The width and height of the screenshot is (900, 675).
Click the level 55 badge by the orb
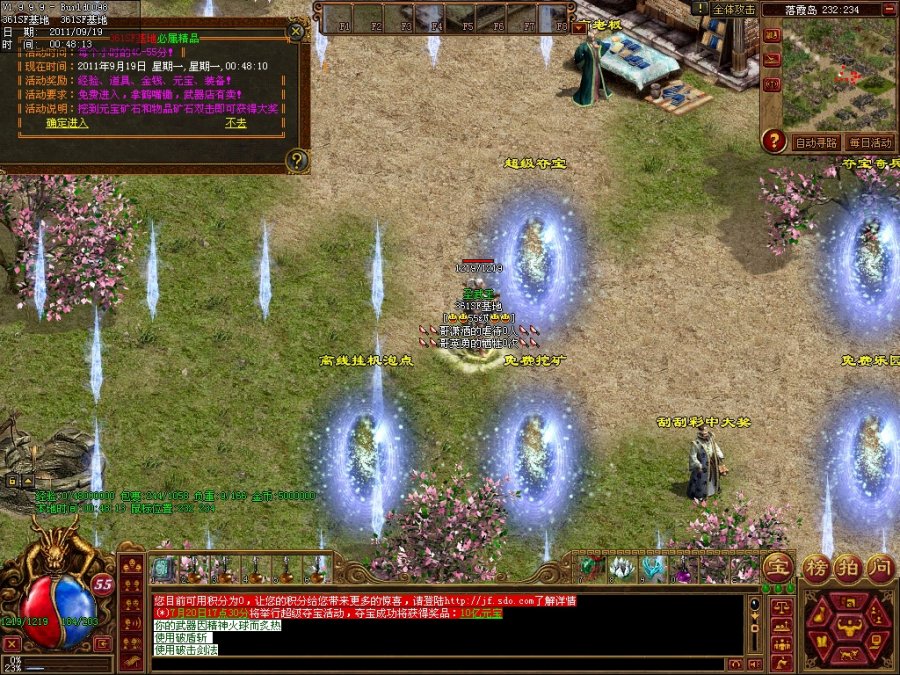[x=102, y=583]
